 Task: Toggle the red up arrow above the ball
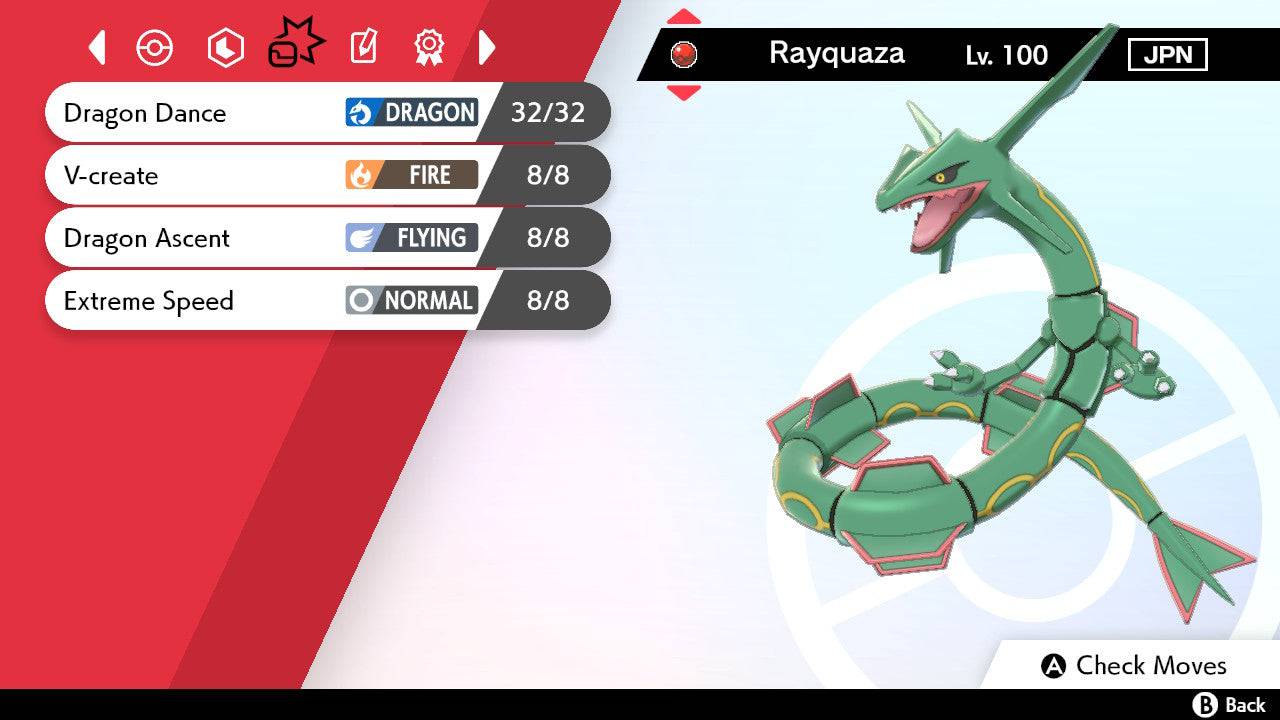click(683, 14)
